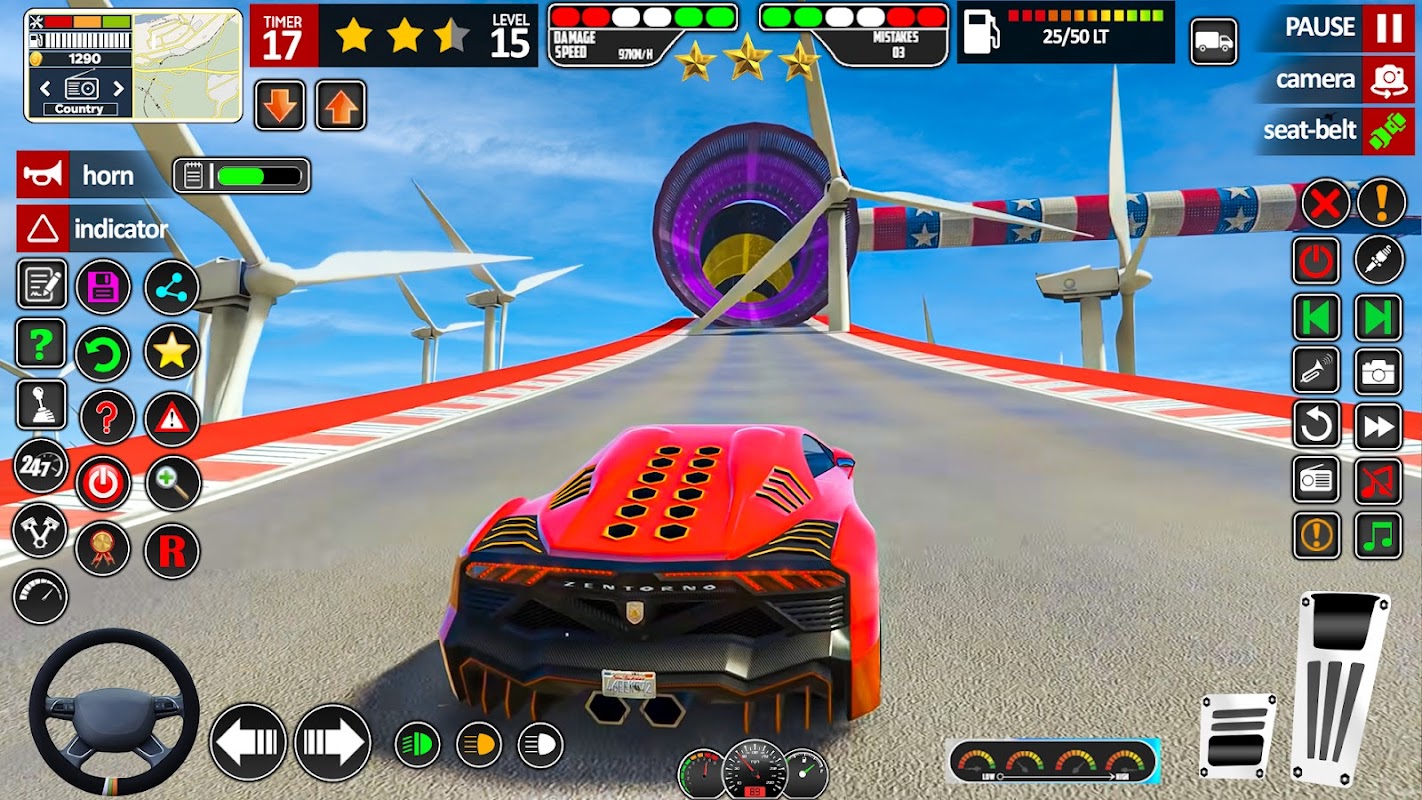Viewport: 1422px width, 800px height.
Task: Turn on the indicator
Action: (x=43, y=229)
